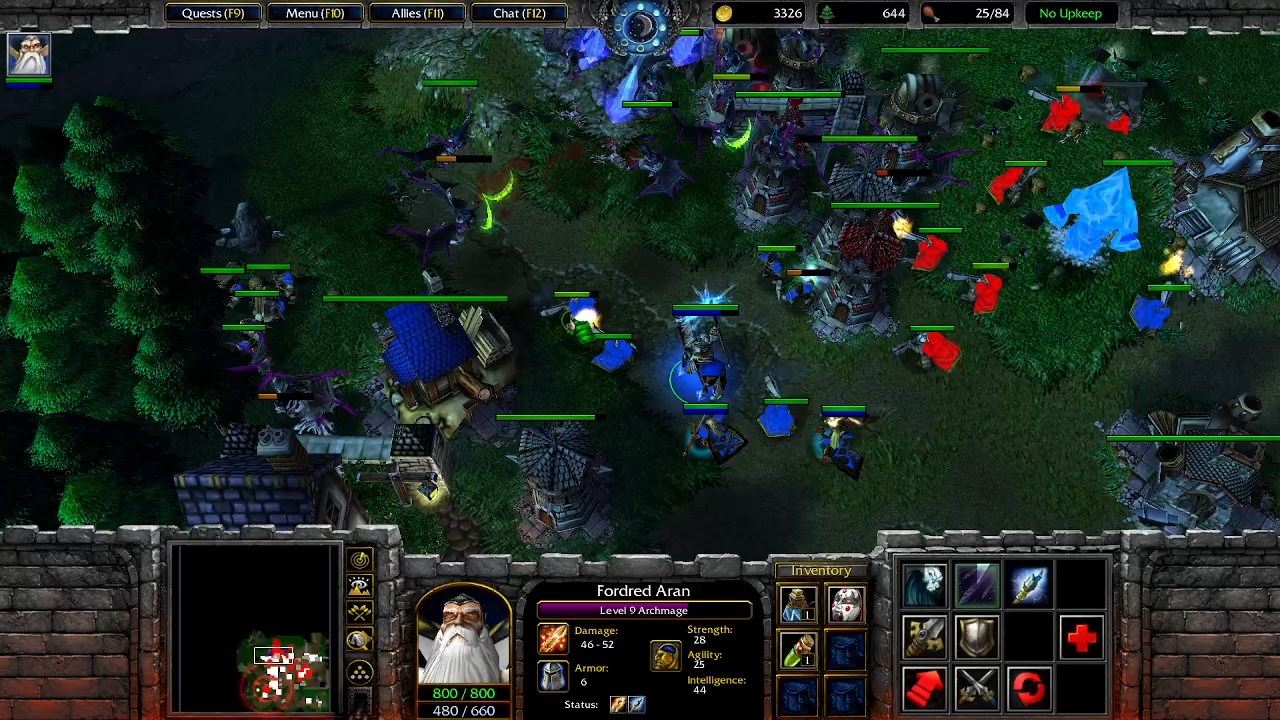Select the silver shield command

coord(977,637)
